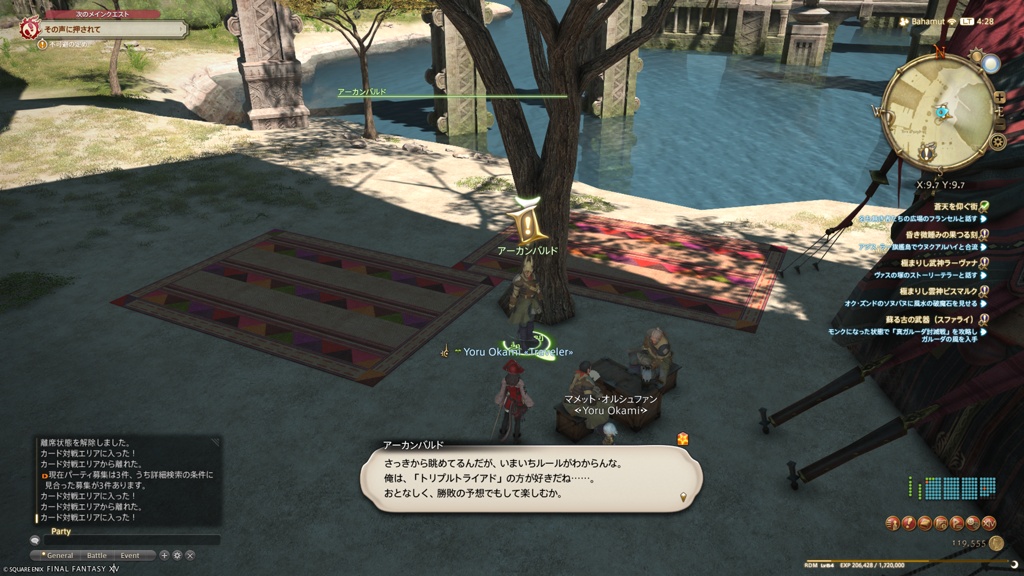Image resolution: width=1024 pixels, height=576 pixels.
Task: Open chat log settings gear
Action: (177, 555)
